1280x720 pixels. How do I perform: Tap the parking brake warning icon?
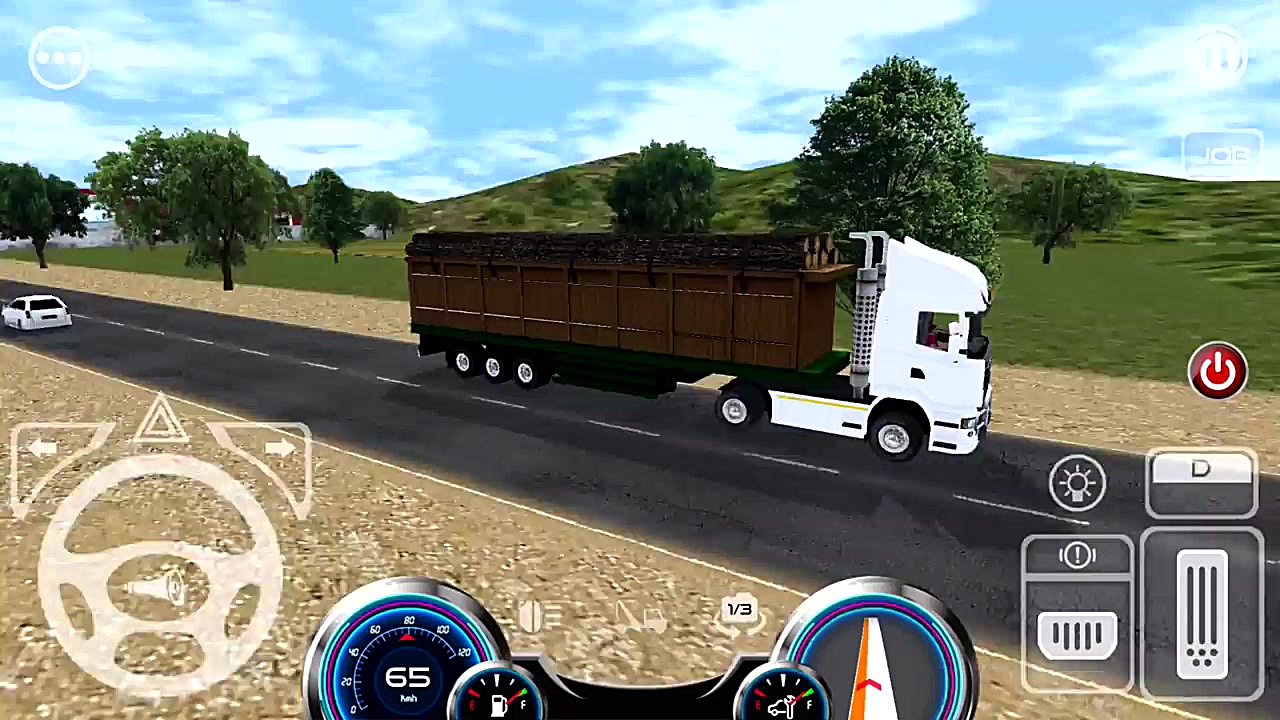1077,557
